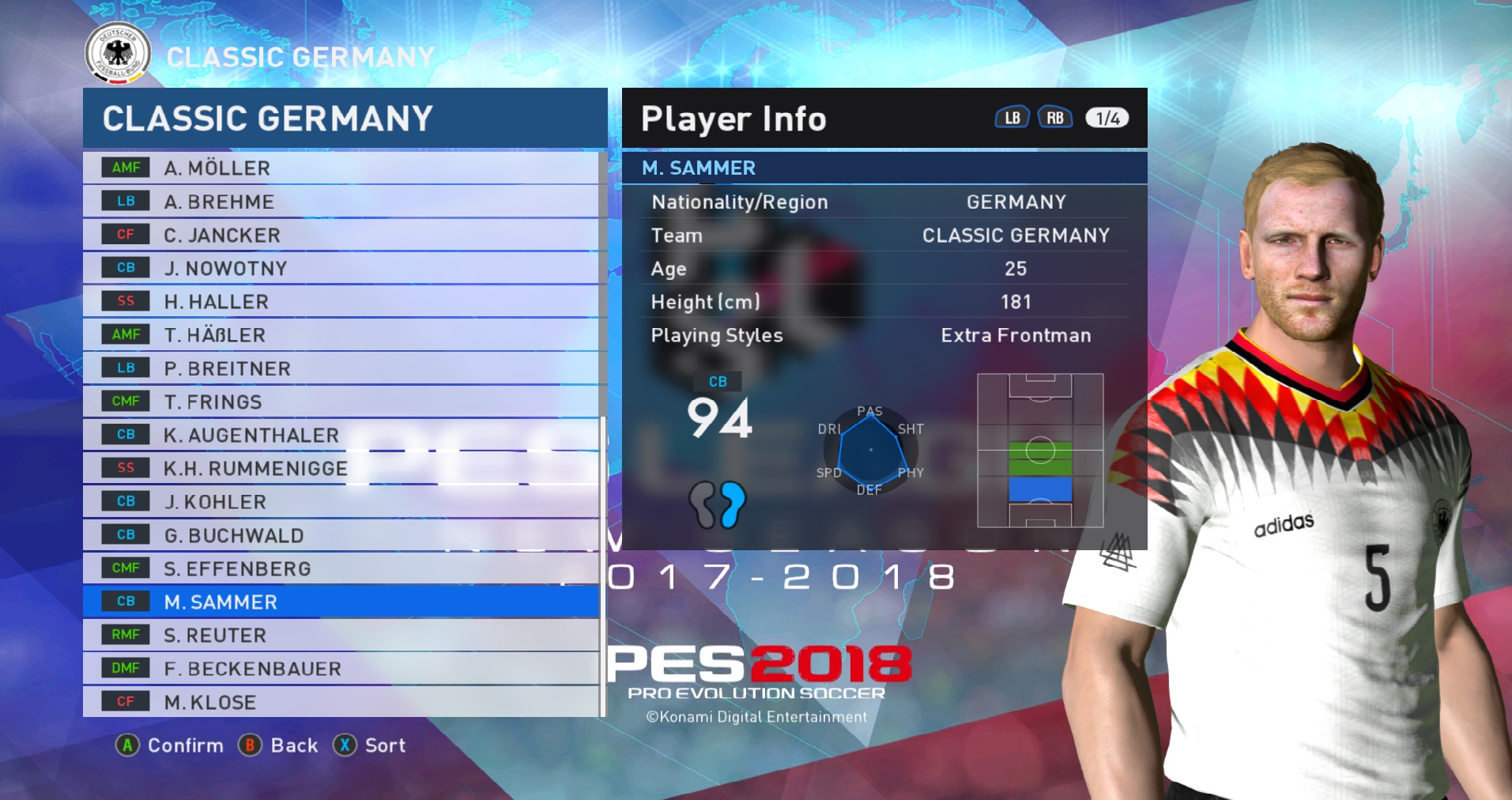
Task: Click the player list scrollbar
Action: coord(603,553)
